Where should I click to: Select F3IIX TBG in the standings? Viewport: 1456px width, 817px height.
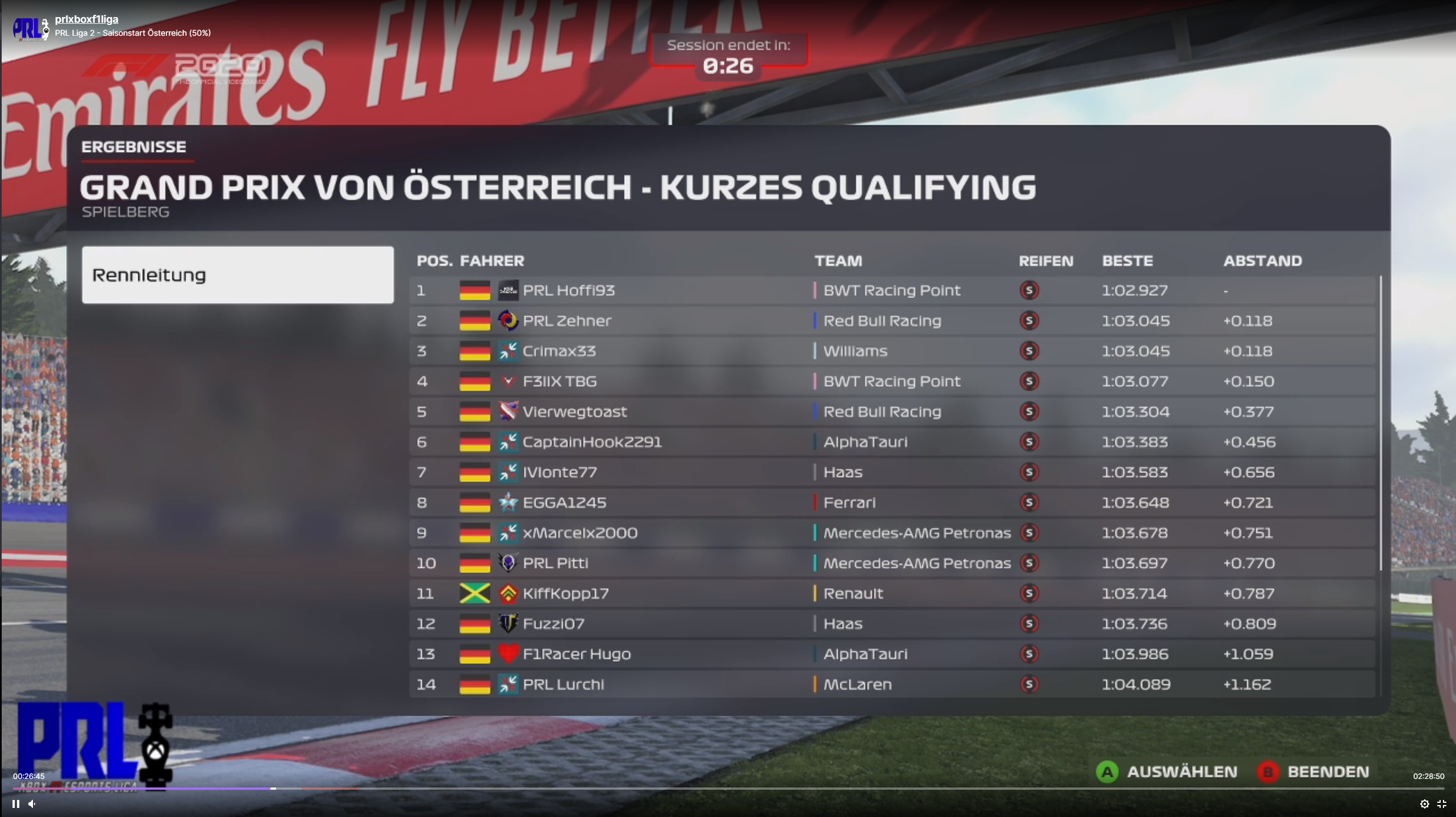point(892,381)
